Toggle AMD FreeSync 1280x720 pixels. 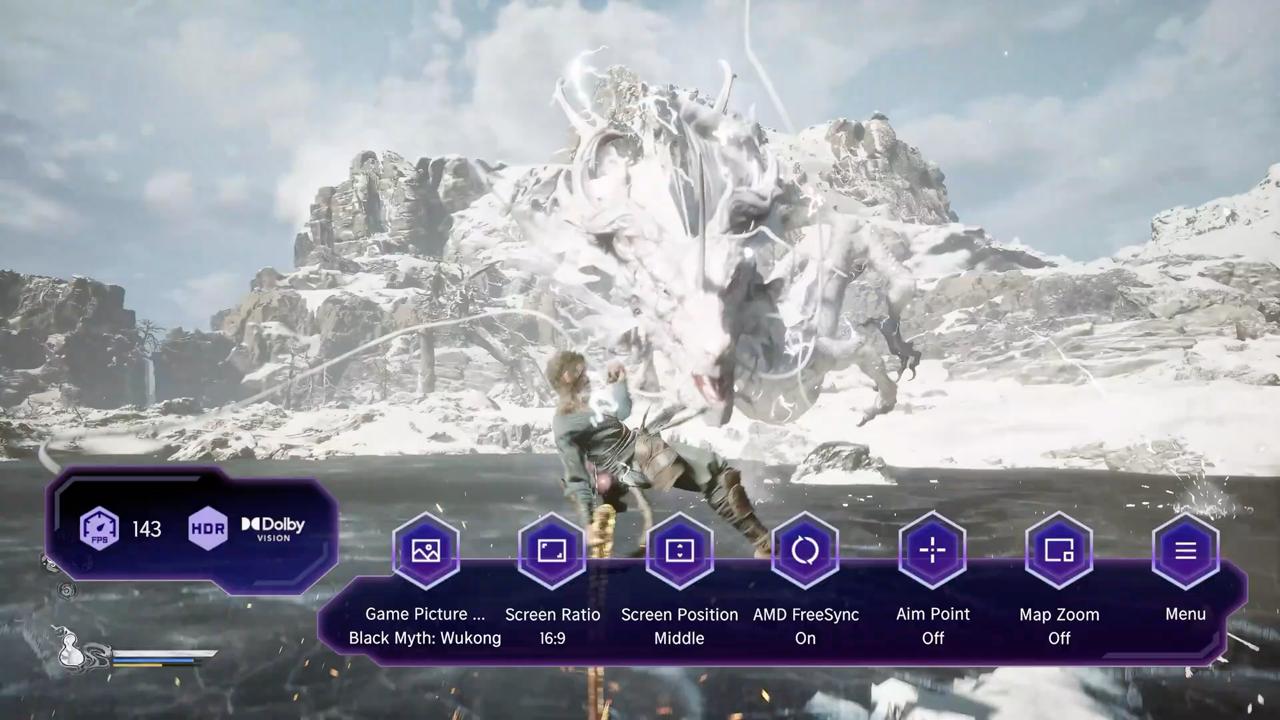(x=805, y=551)
